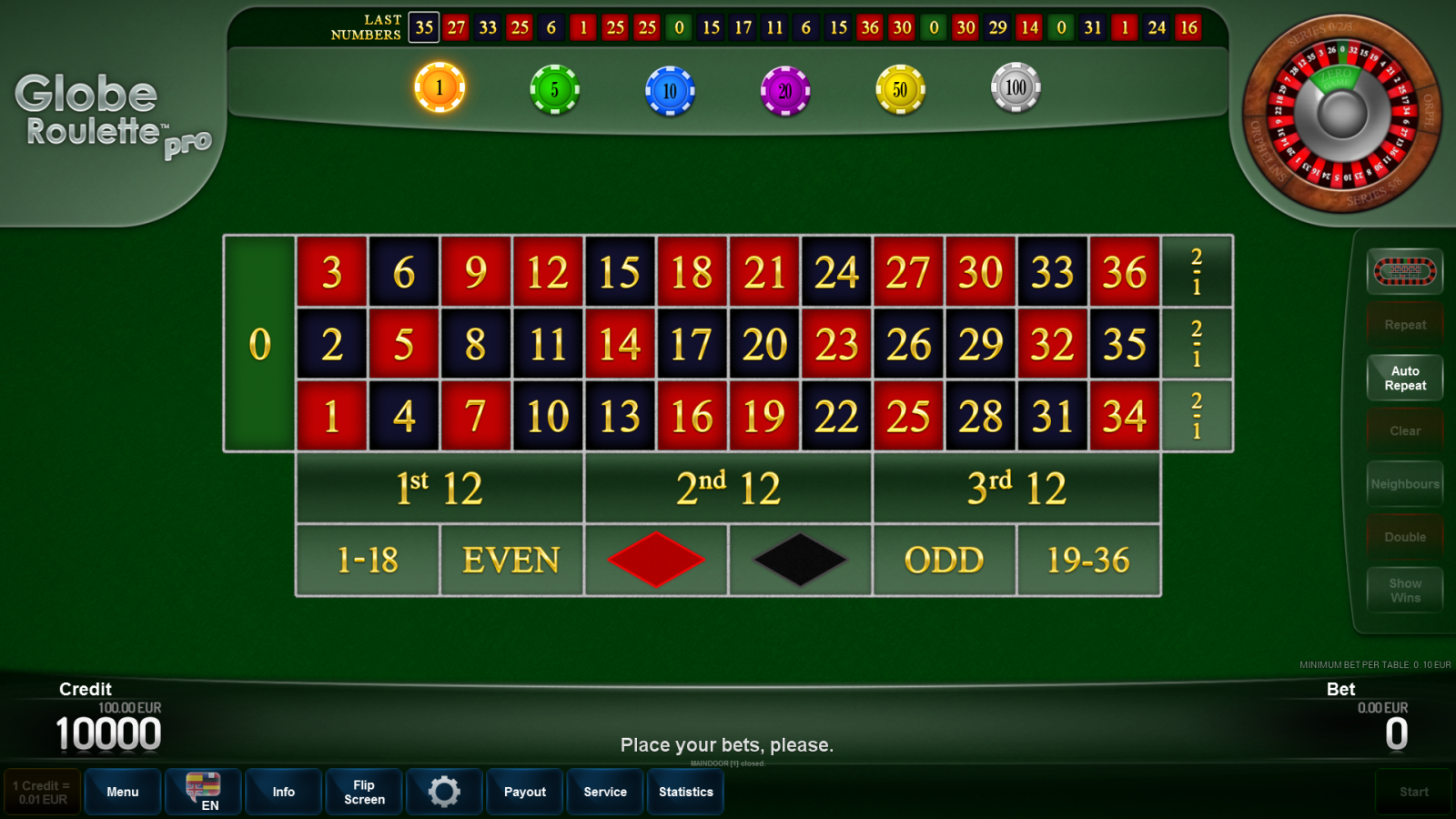Open the racetrack betting view
The width and height of the screenshot is (1456, 819).
pyautogui.click(x=1405, y=270)
